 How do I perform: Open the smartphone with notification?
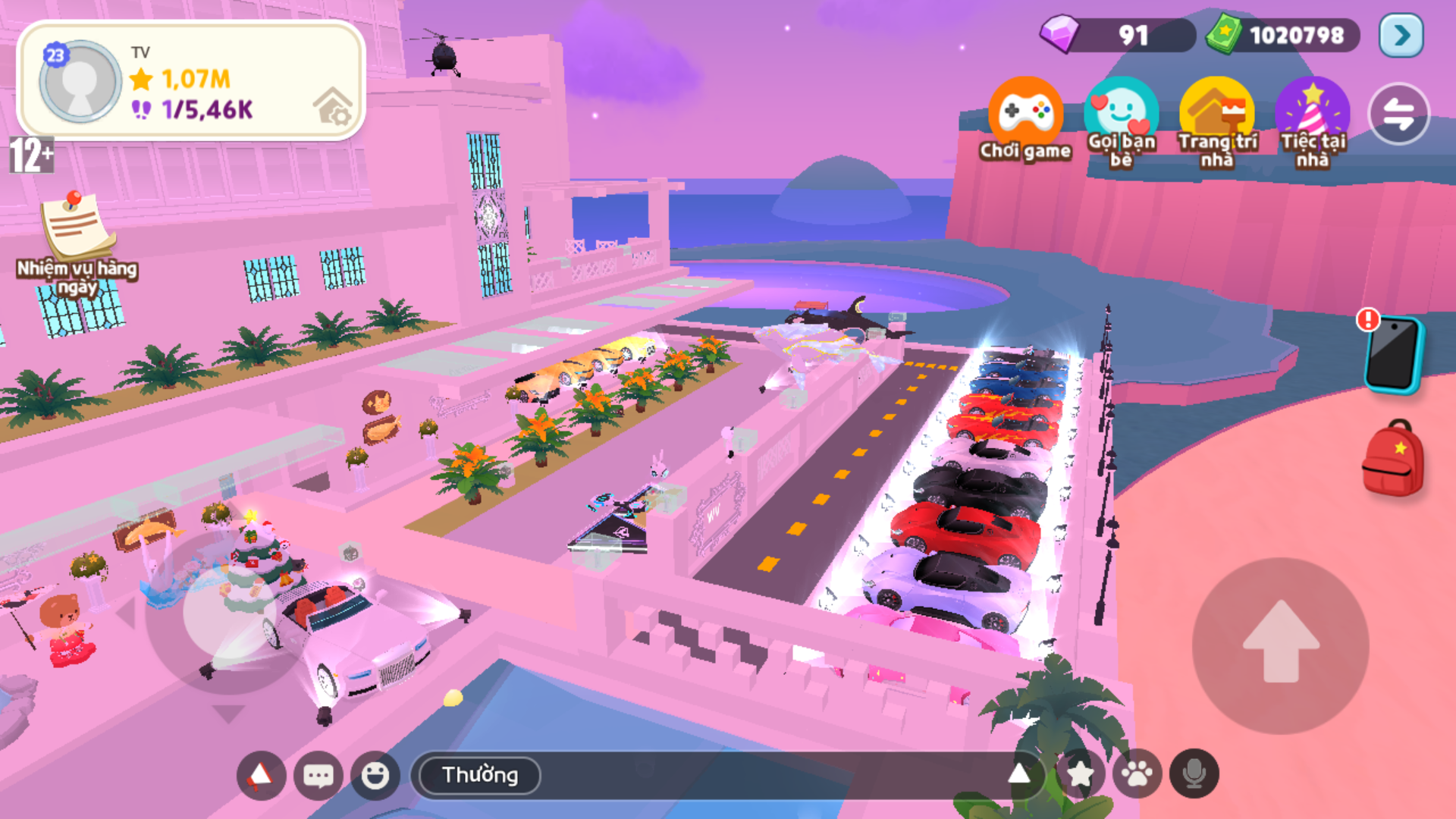pyautogui.click(x=1393, y=353)
